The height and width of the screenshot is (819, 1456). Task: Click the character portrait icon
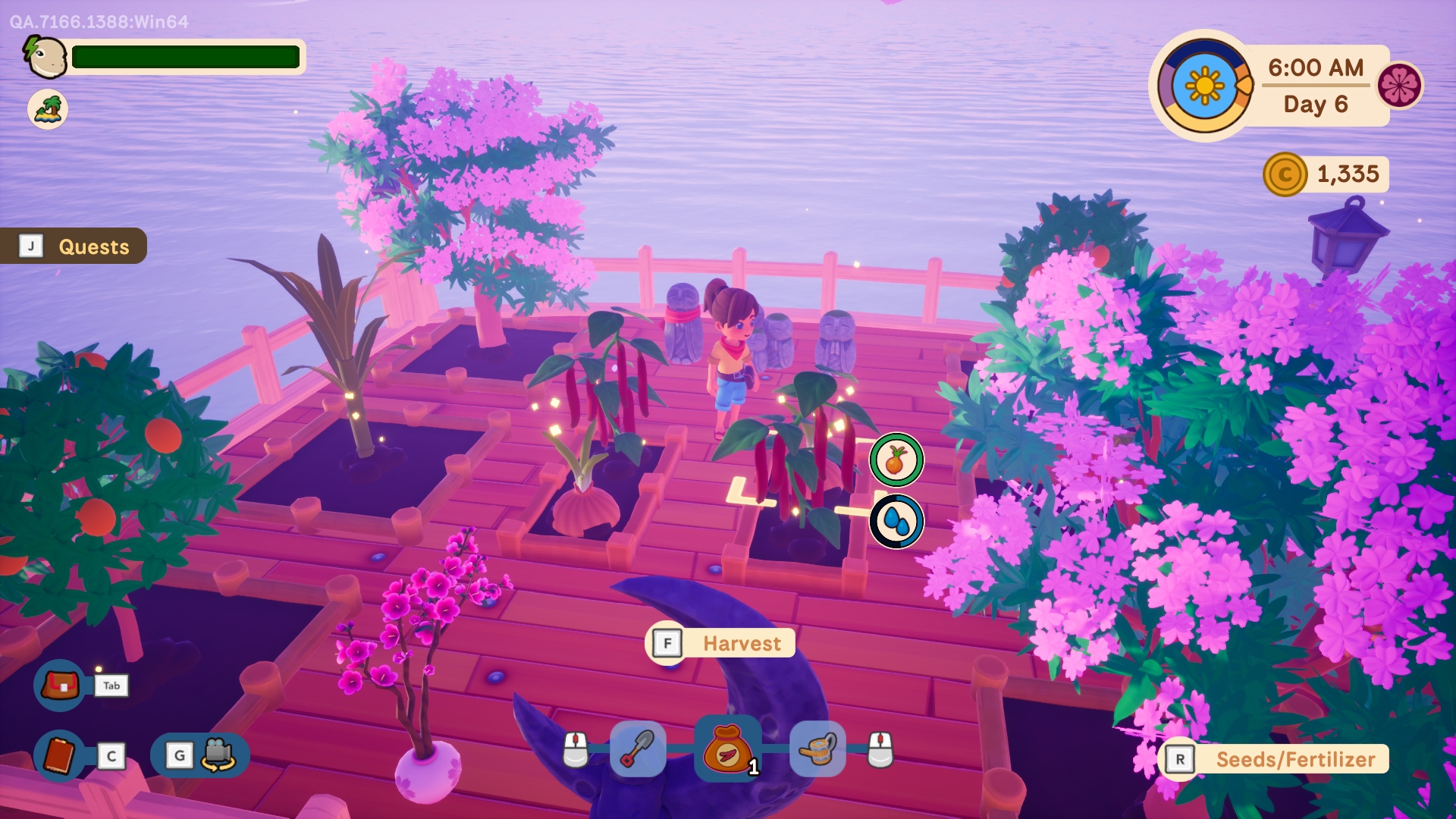(x=46, y=57)
